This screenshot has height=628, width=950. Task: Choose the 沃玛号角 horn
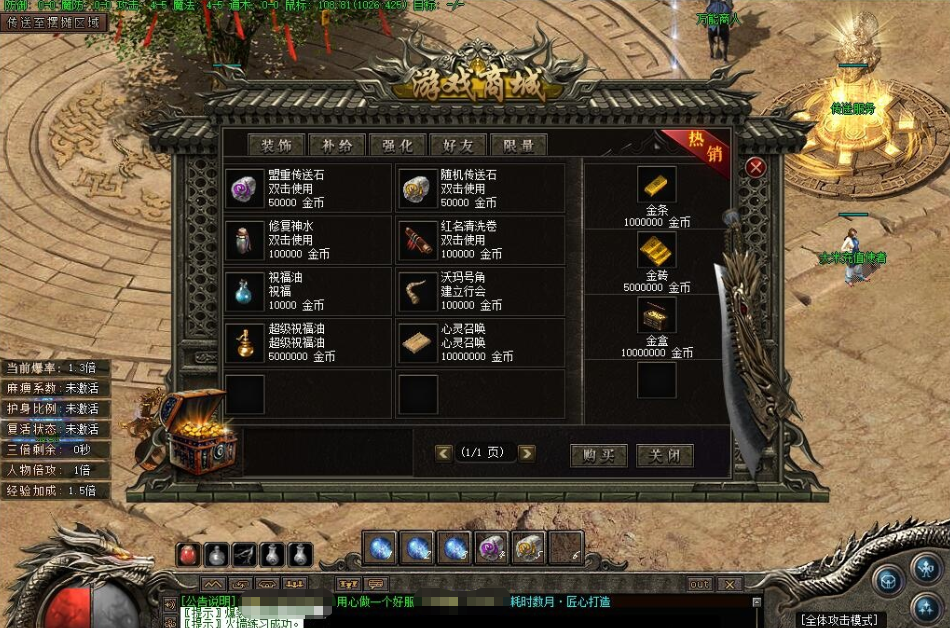point(417,292)
